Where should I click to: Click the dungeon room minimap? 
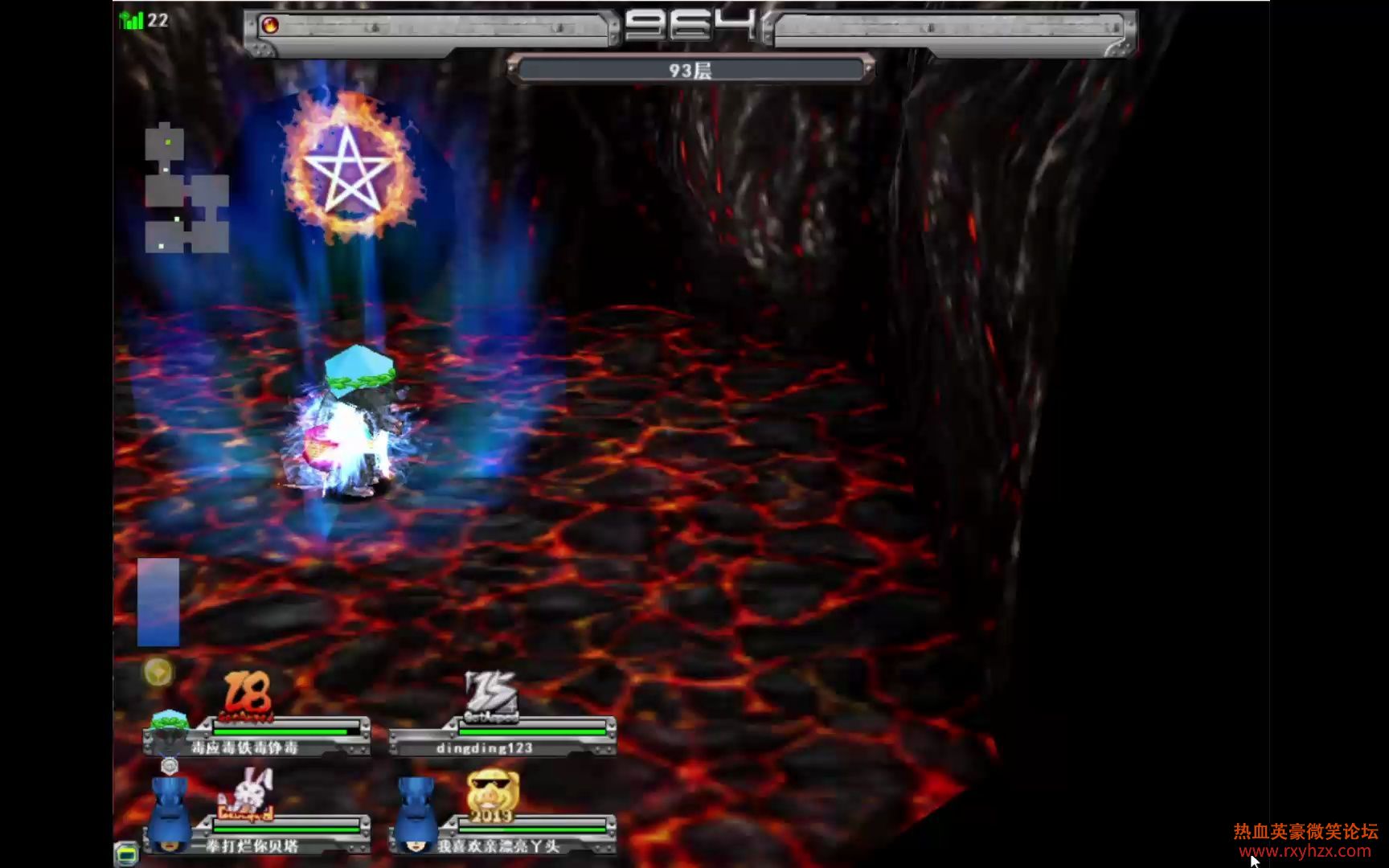pyautogui.click(x=186, y=190)
